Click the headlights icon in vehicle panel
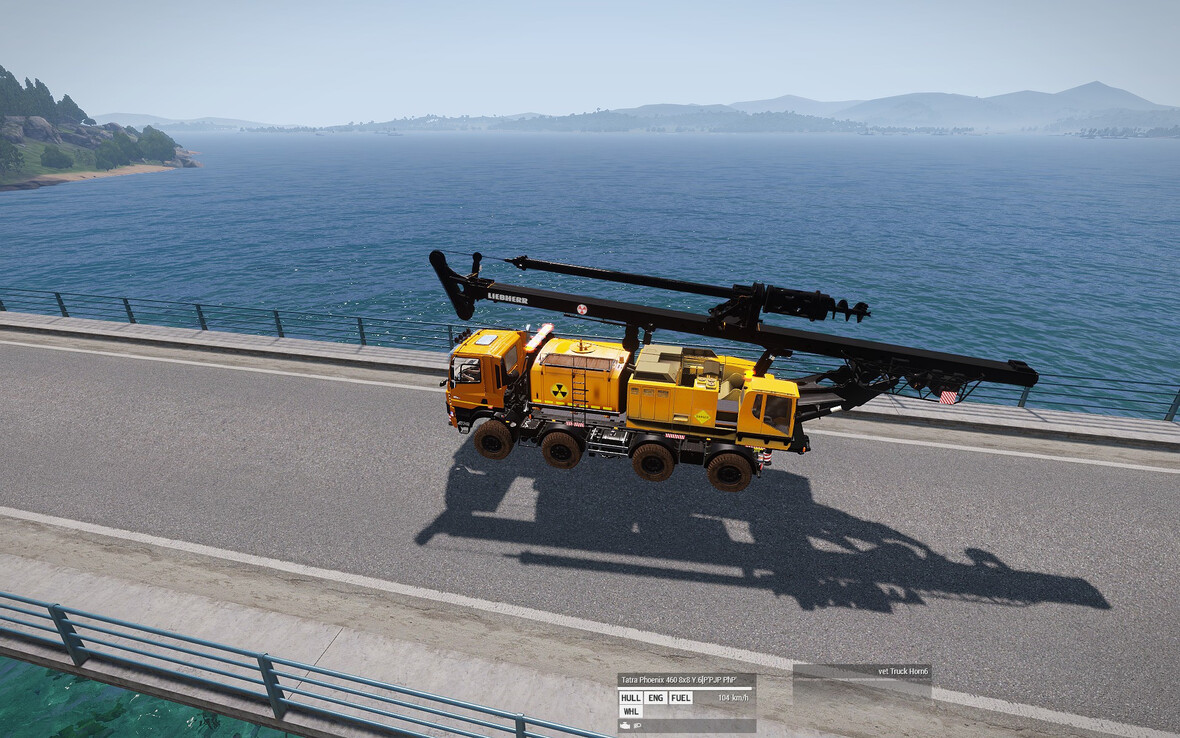Screen dimensions: 1180x738 [x=637, y=725]
